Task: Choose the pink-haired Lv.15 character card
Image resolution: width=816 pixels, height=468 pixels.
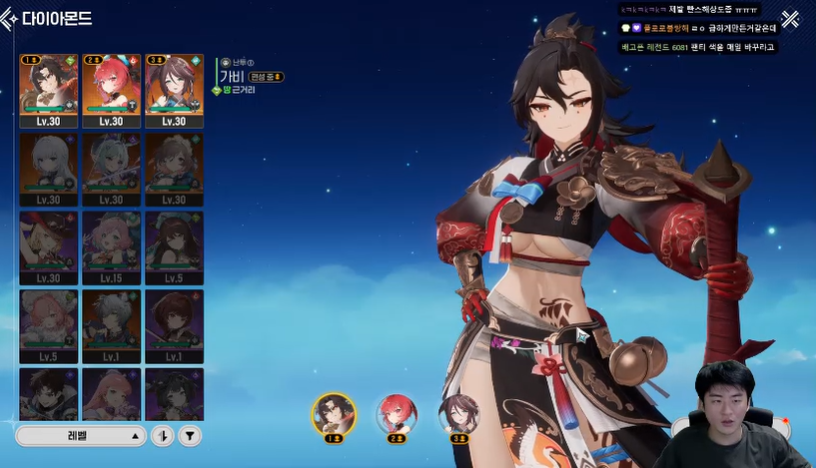Action: click(x=111, y=247)
